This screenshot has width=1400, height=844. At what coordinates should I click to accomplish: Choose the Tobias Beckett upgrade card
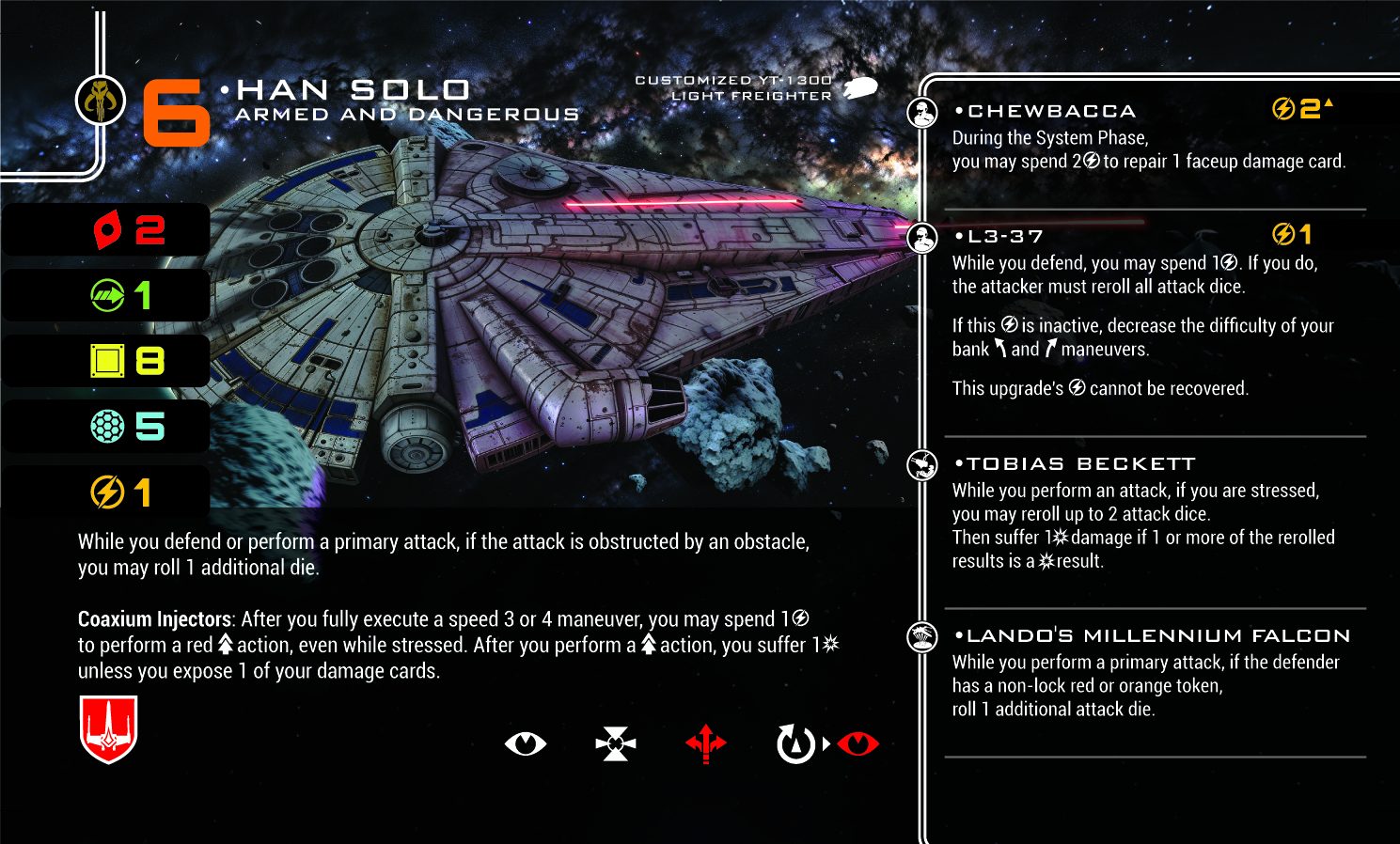coord(1080,464)
